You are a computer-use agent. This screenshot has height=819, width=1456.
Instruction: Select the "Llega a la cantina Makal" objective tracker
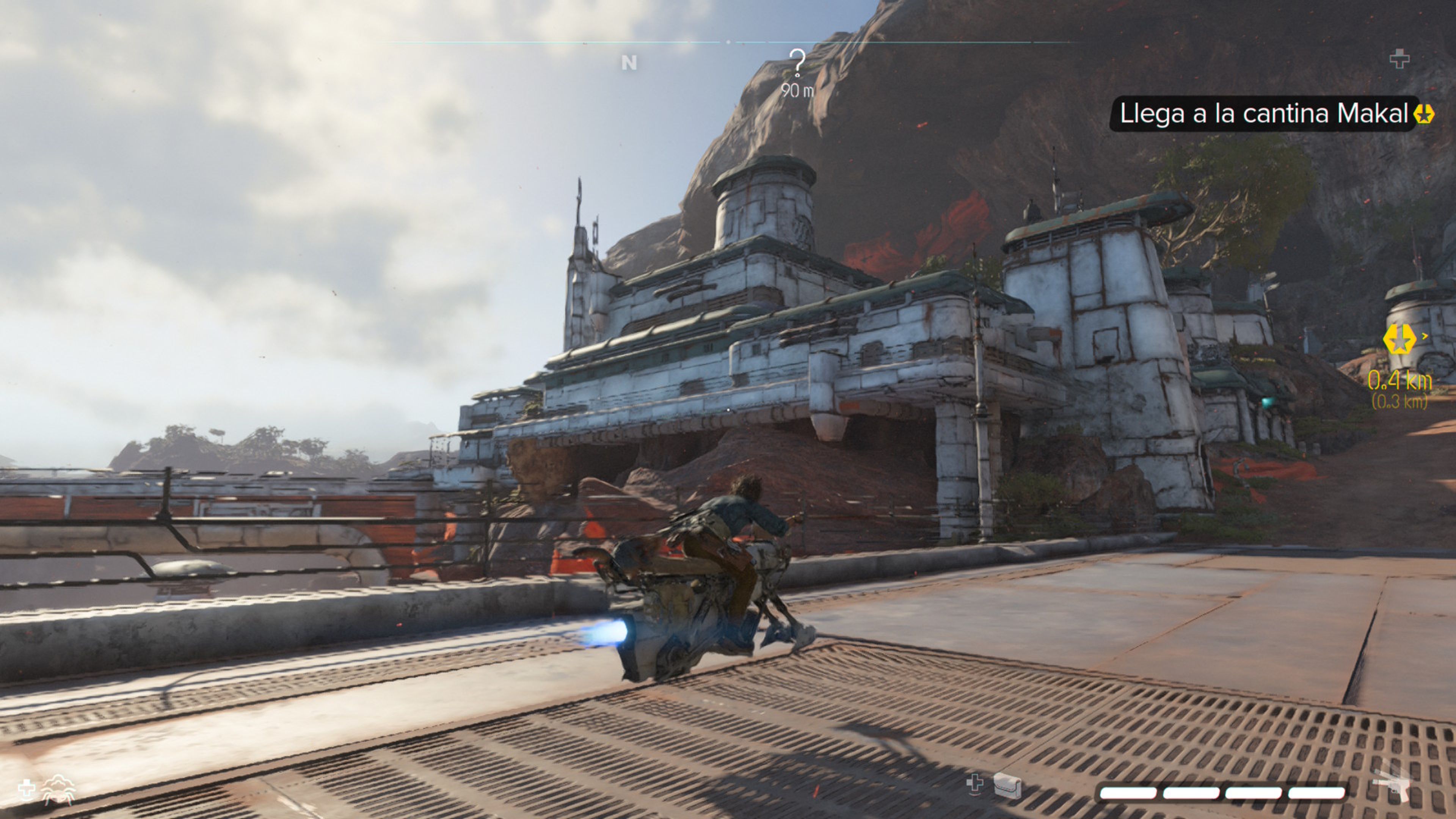pyautogui.click(x=1264, y=114)
